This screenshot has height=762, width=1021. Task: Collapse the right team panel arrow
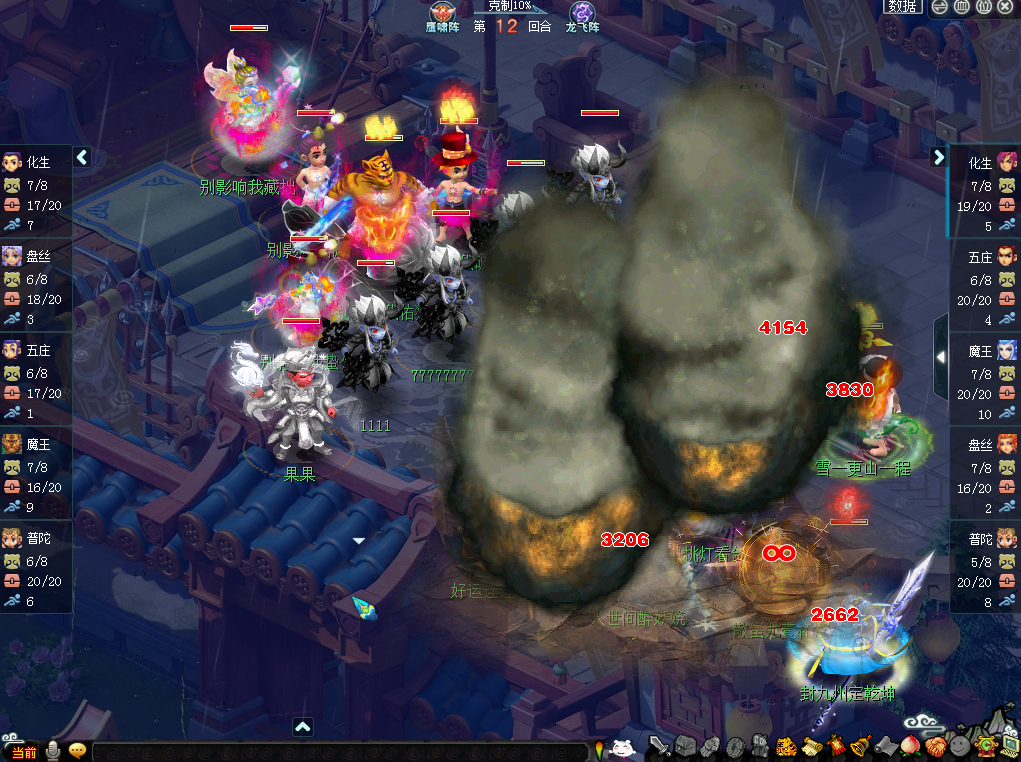(938, 157)
